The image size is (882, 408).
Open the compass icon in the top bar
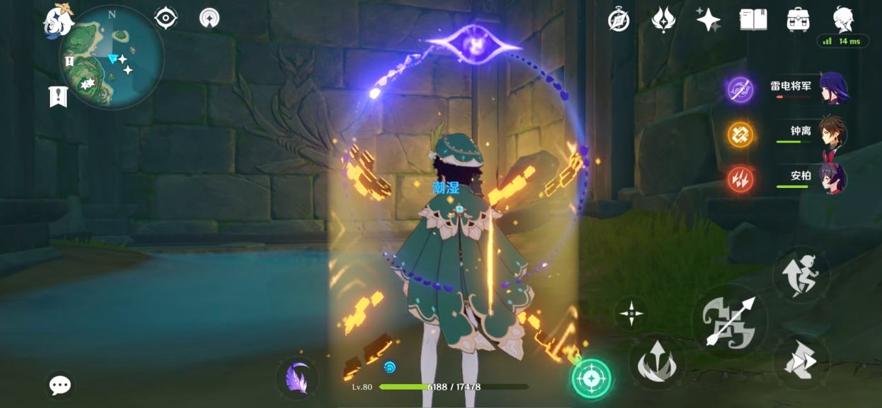[619, 19]
